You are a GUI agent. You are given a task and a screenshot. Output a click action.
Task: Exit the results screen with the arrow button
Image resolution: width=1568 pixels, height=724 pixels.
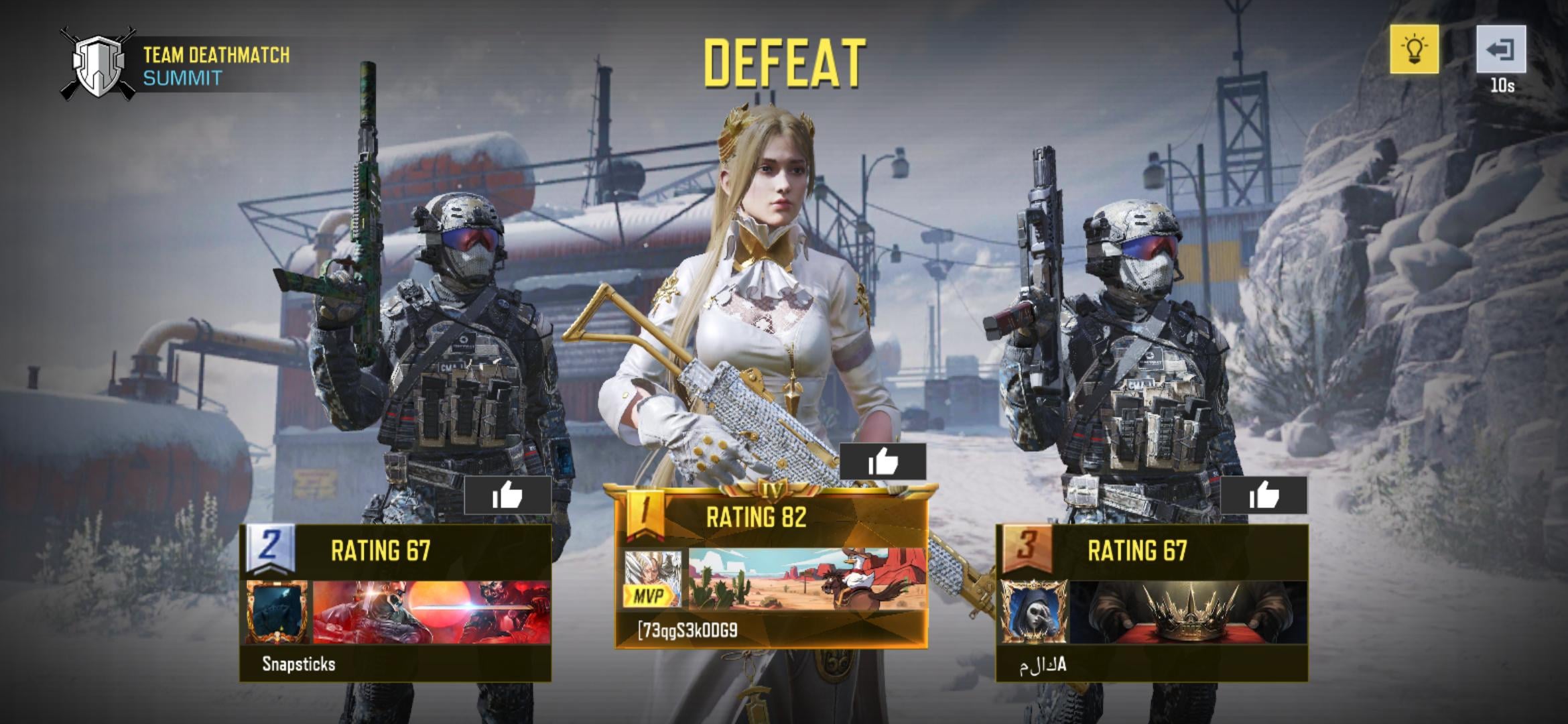click(x=1501, y=49)
